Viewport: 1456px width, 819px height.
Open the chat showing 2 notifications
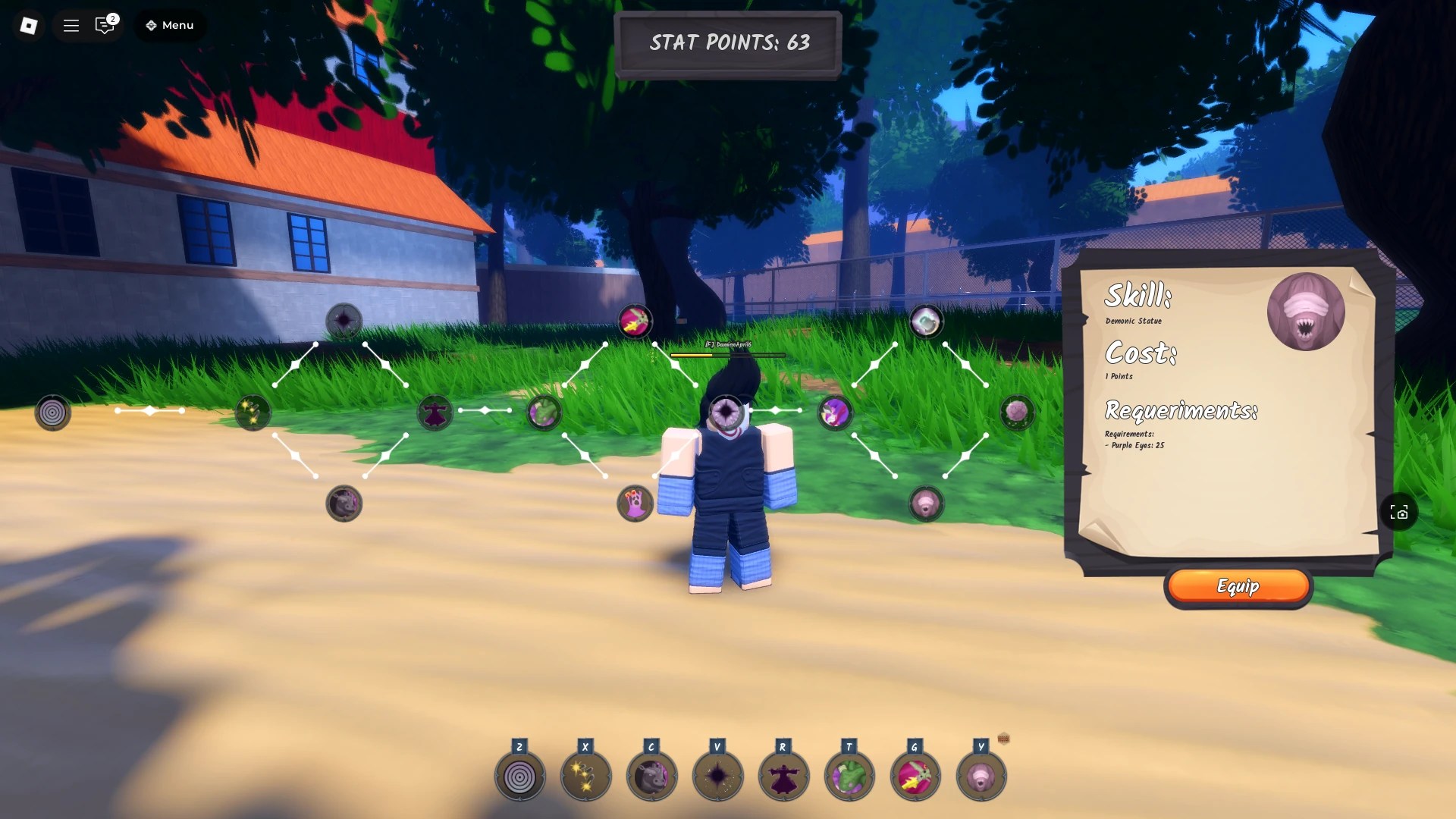pyautogui.click(x=104, y=25)
